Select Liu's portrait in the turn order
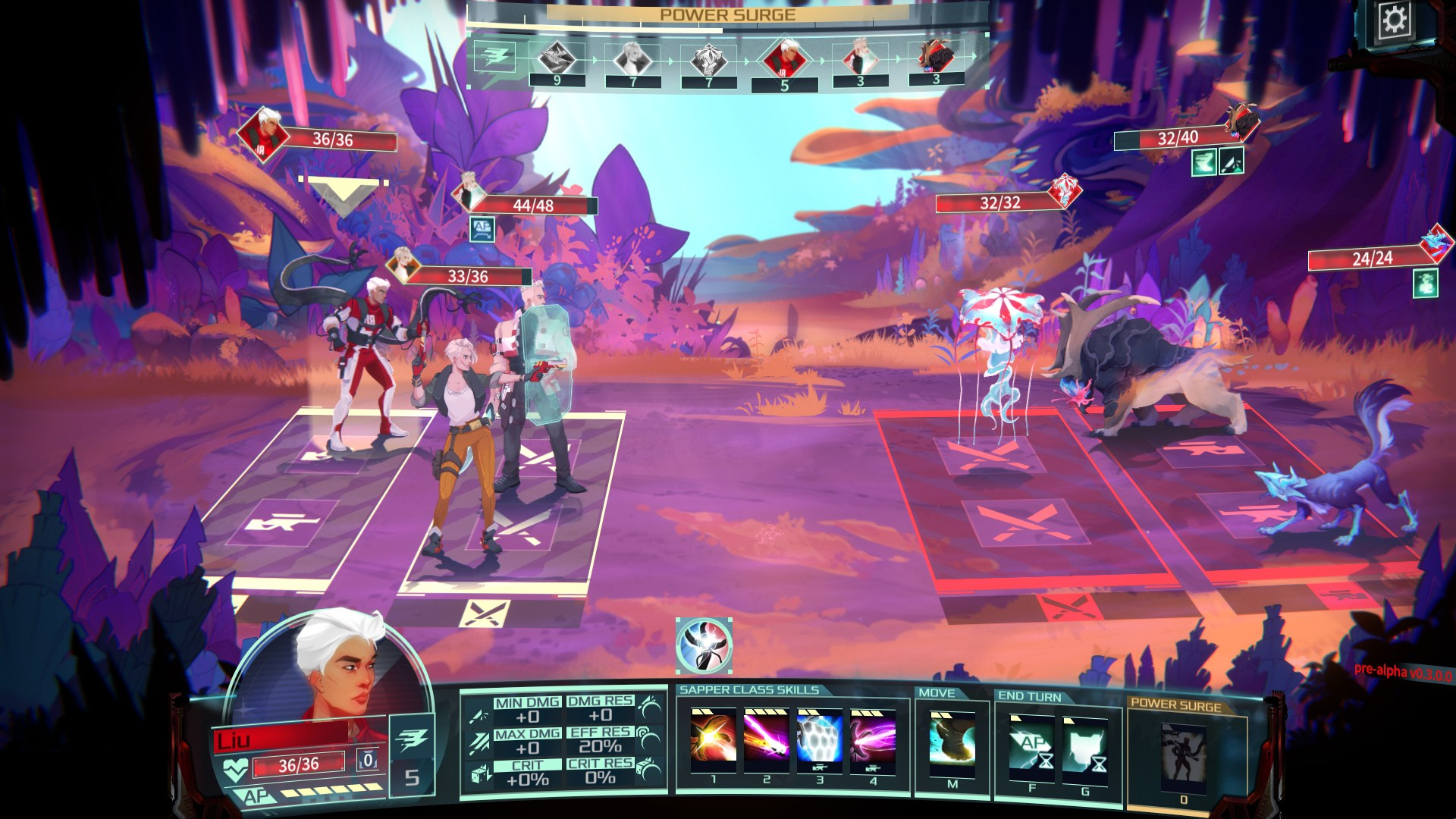The width and height of the screenshot is (1456, 819). (x=784, y=58)
